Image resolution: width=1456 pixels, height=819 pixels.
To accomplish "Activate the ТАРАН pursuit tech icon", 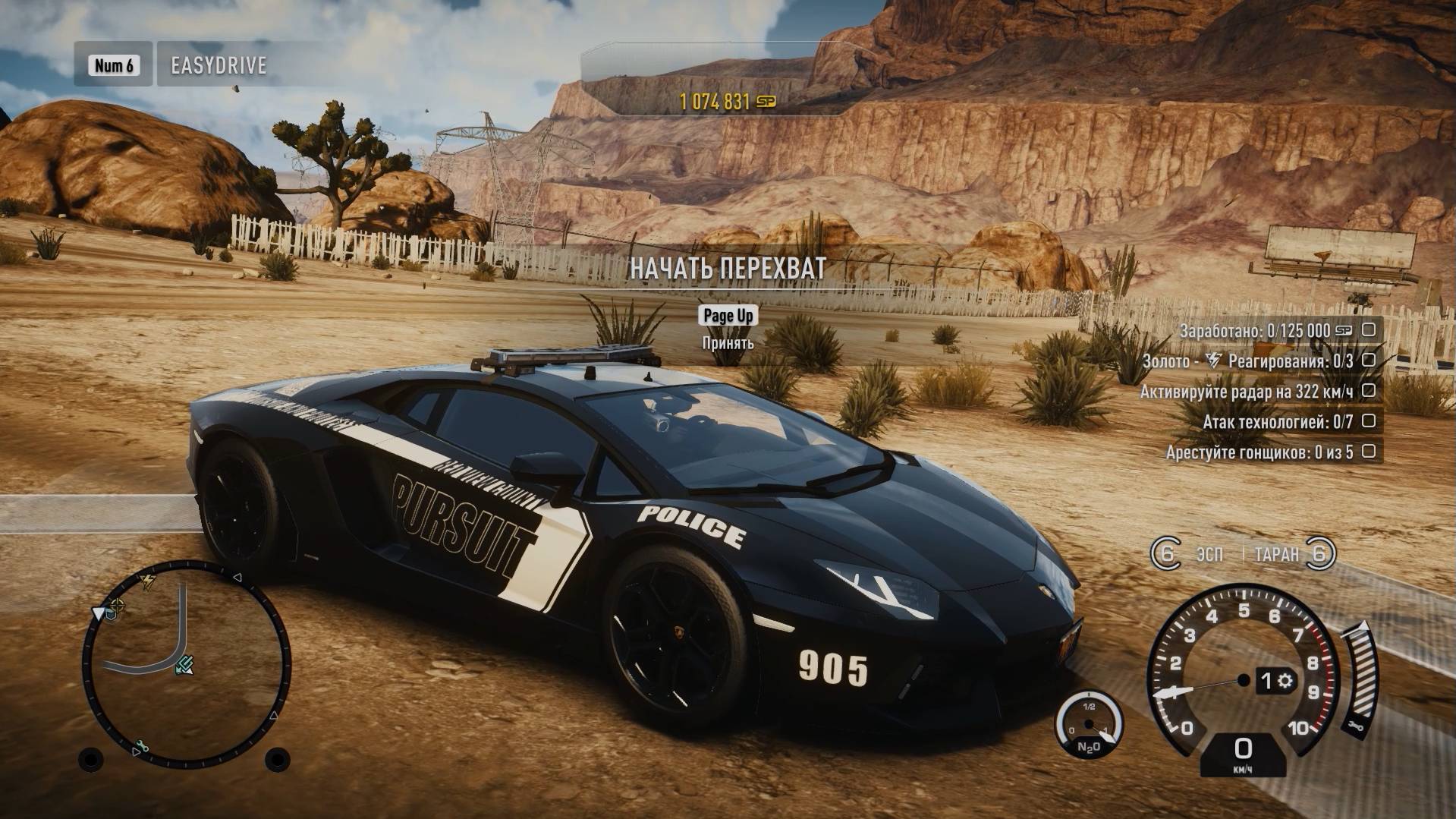I will [1320, 554].
